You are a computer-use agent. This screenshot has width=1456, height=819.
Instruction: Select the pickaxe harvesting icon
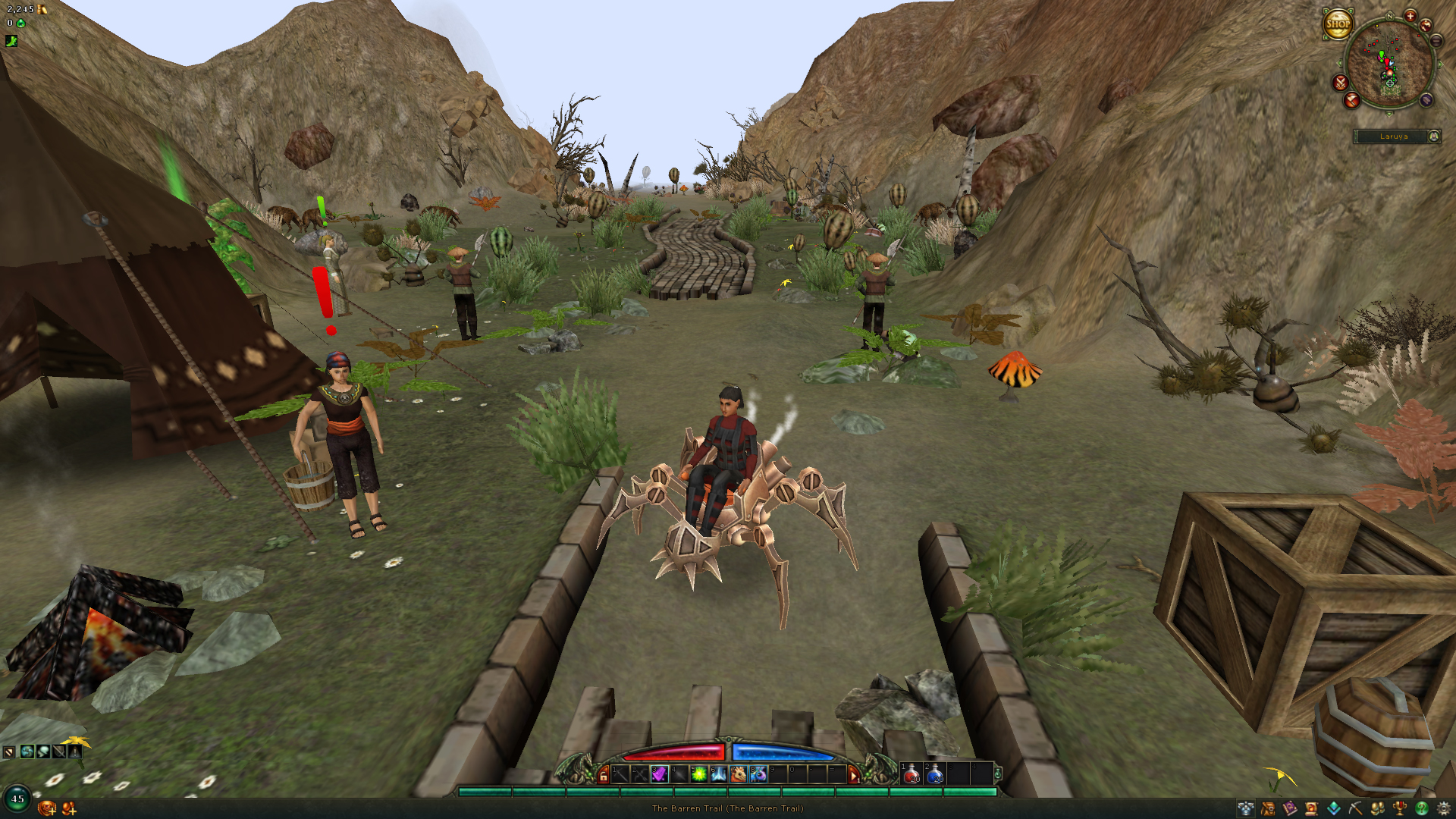pyautogui.click(x=1354, y=809)
